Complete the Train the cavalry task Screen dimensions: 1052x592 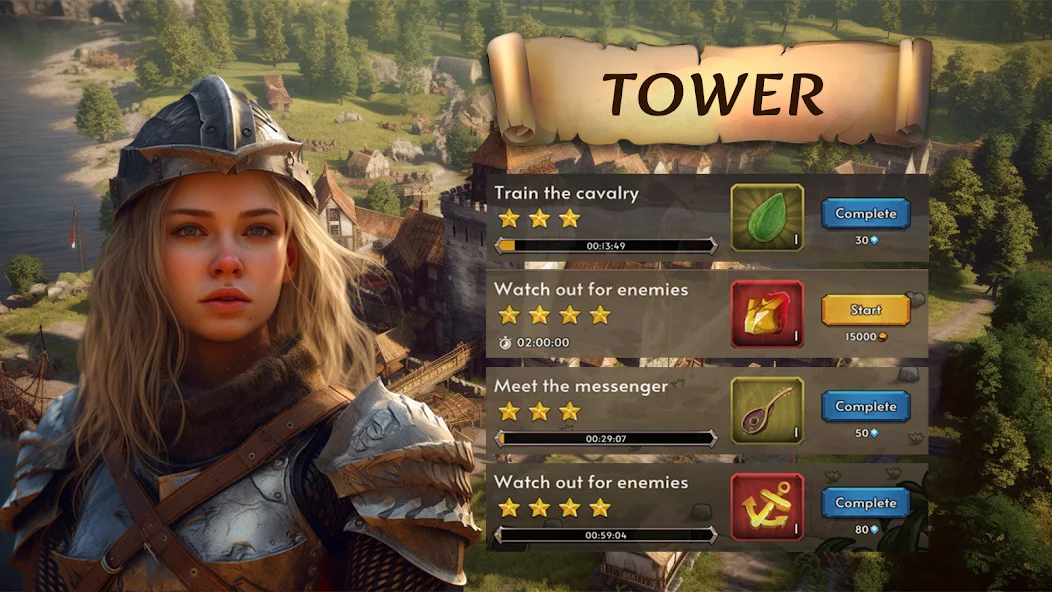(x=865, y=213)
